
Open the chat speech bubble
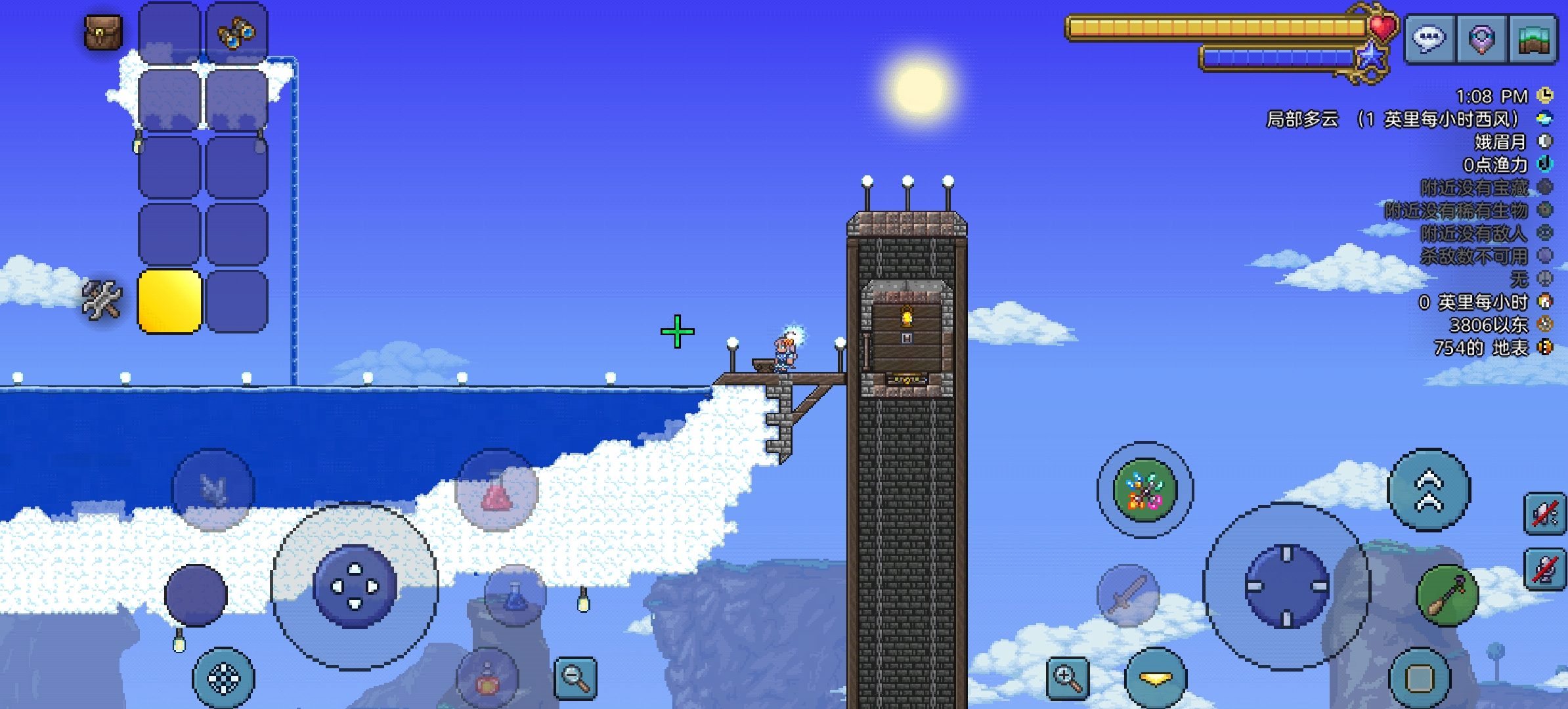[1429, 39]
